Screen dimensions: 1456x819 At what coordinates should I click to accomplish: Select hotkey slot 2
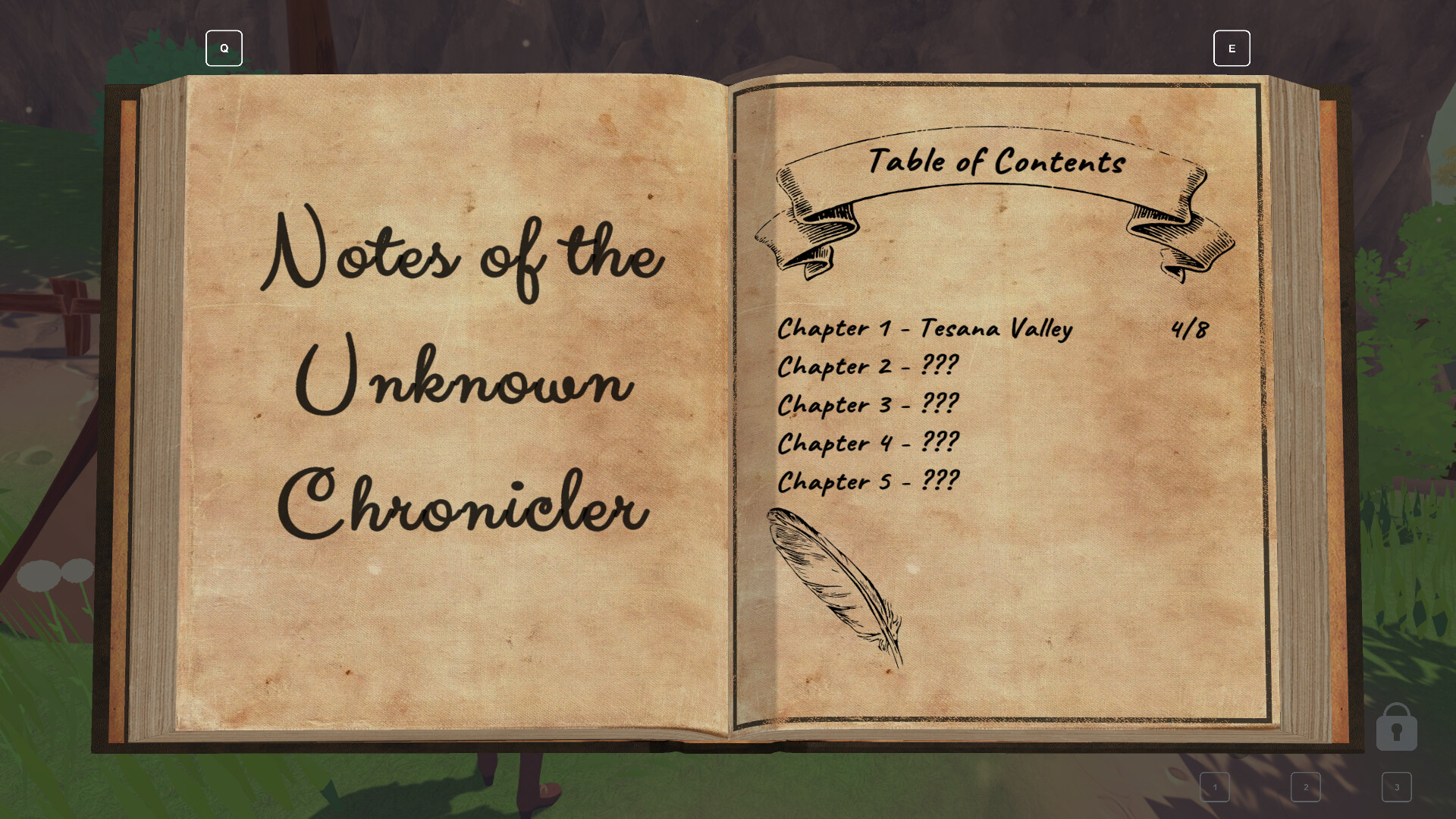(x=1306, y=787)
